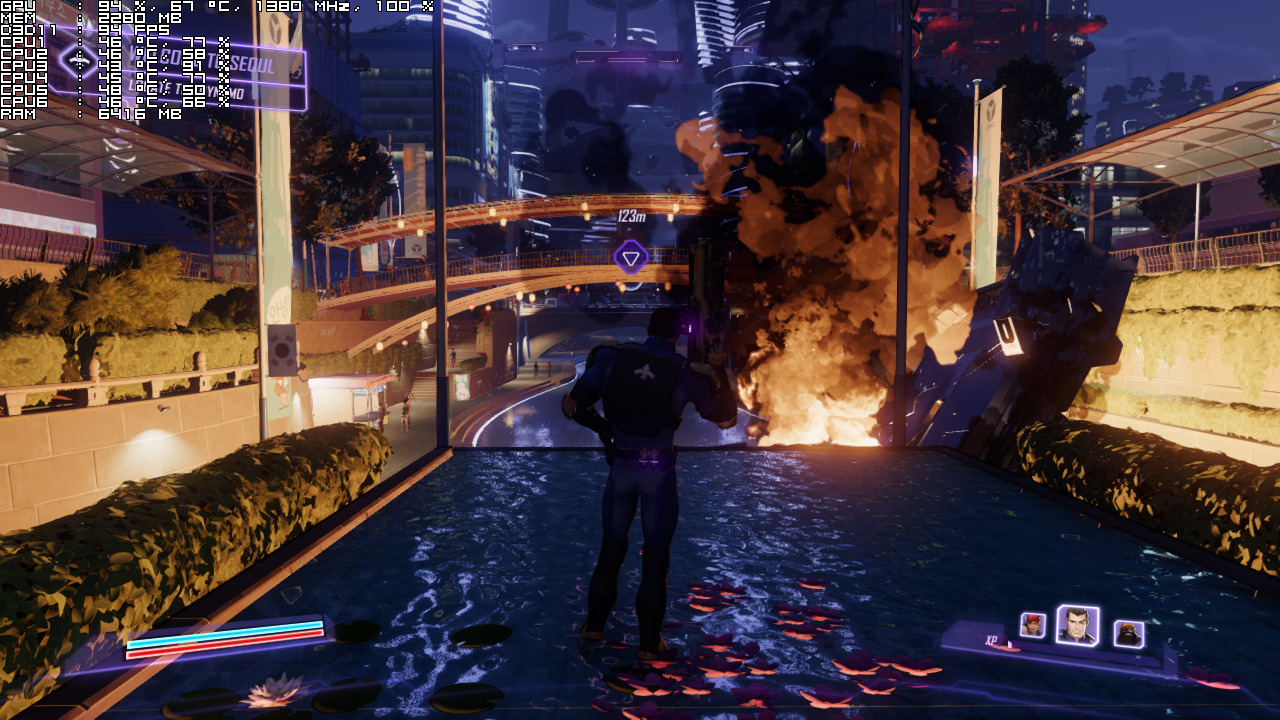This screenshot has width=1280, height=720.
Task: Click the purple objective waypoint marker
Action: [x=630, y=258]
